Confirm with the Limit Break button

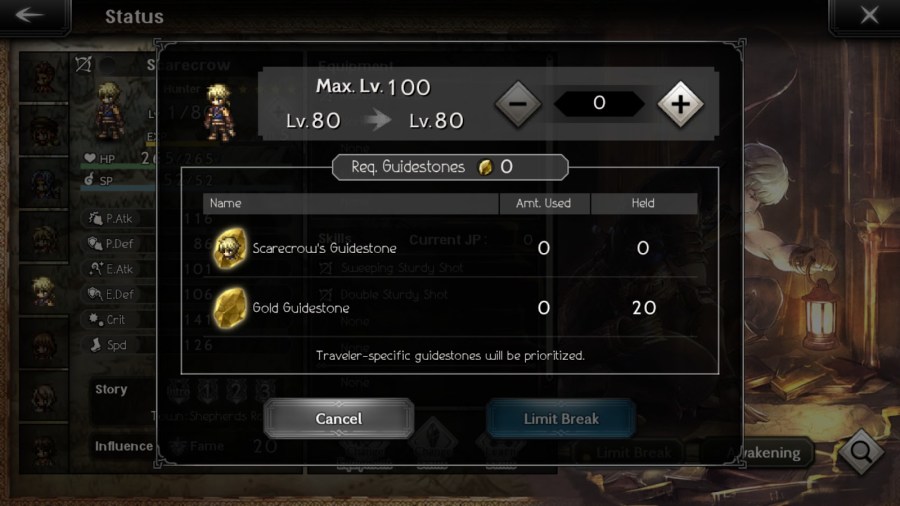(561, 418)
